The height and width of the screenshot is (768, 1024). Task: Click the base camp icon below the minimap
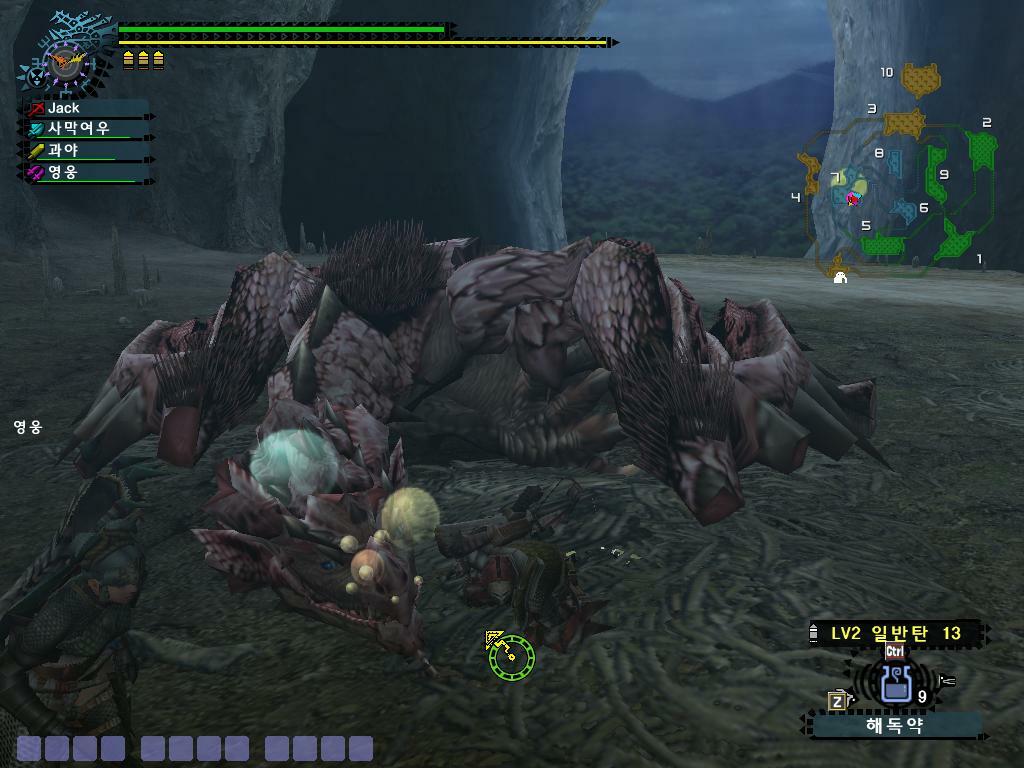tap(840, 277)
